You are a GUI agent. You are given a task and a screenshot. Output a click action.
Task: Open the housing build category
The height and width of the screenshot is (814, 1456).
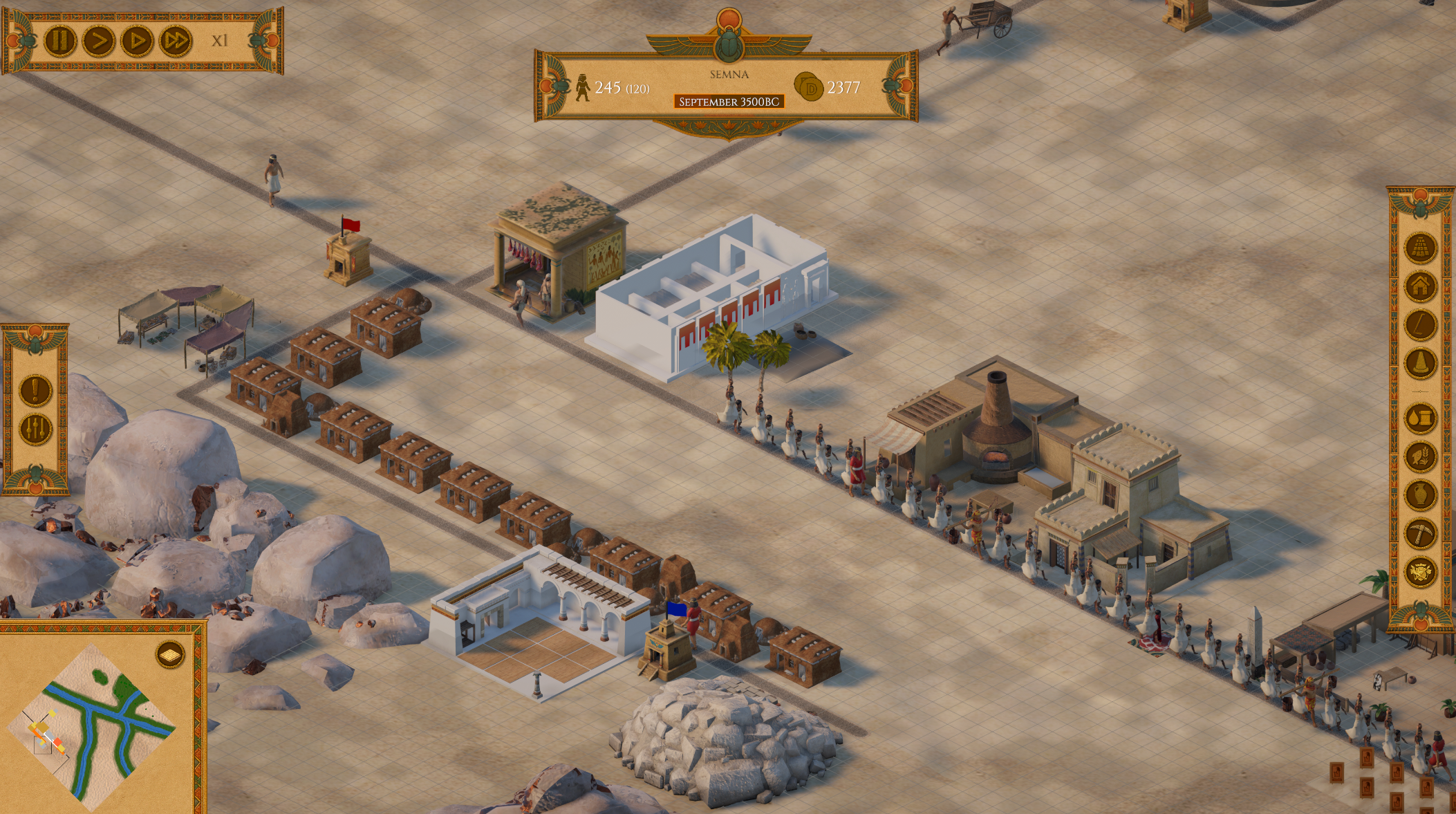coord(1421,286)
